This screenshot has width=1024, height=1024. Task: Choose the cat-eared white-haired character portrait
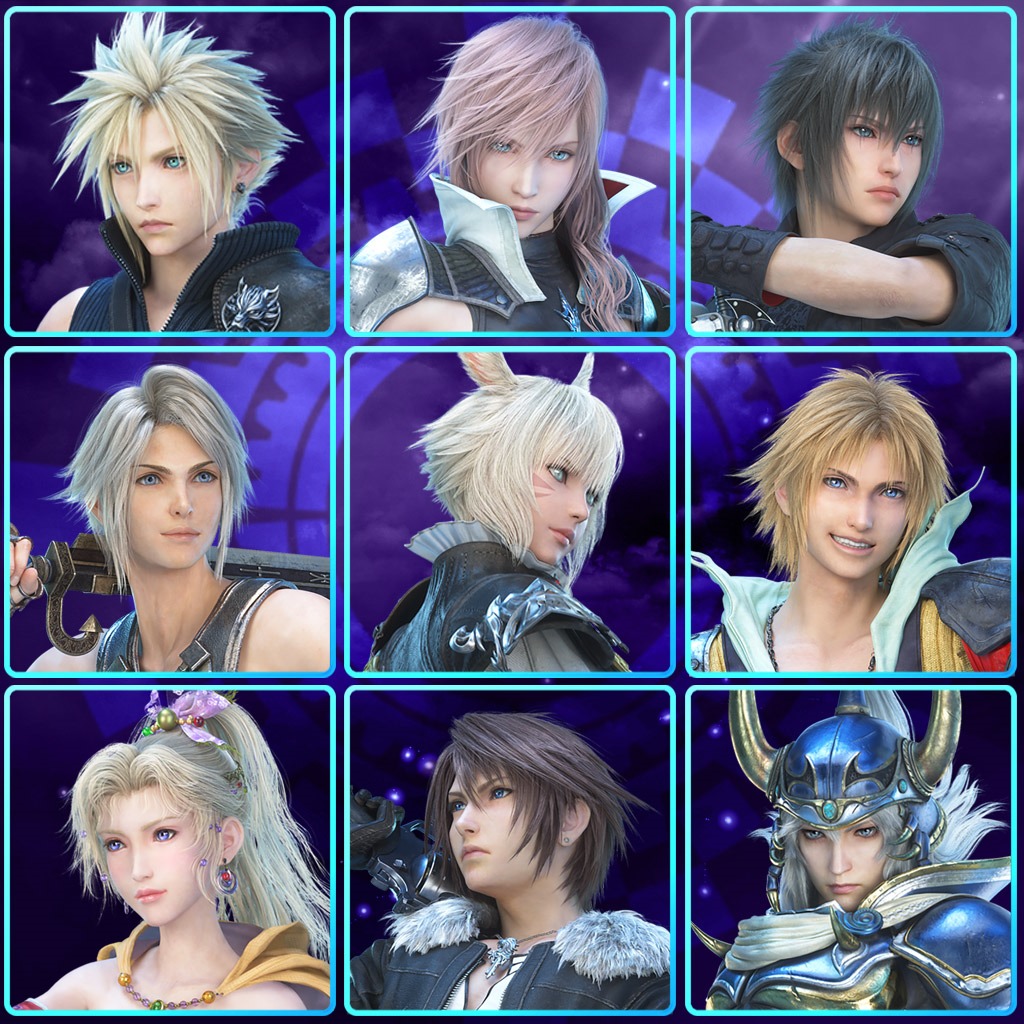pos(510,511)
